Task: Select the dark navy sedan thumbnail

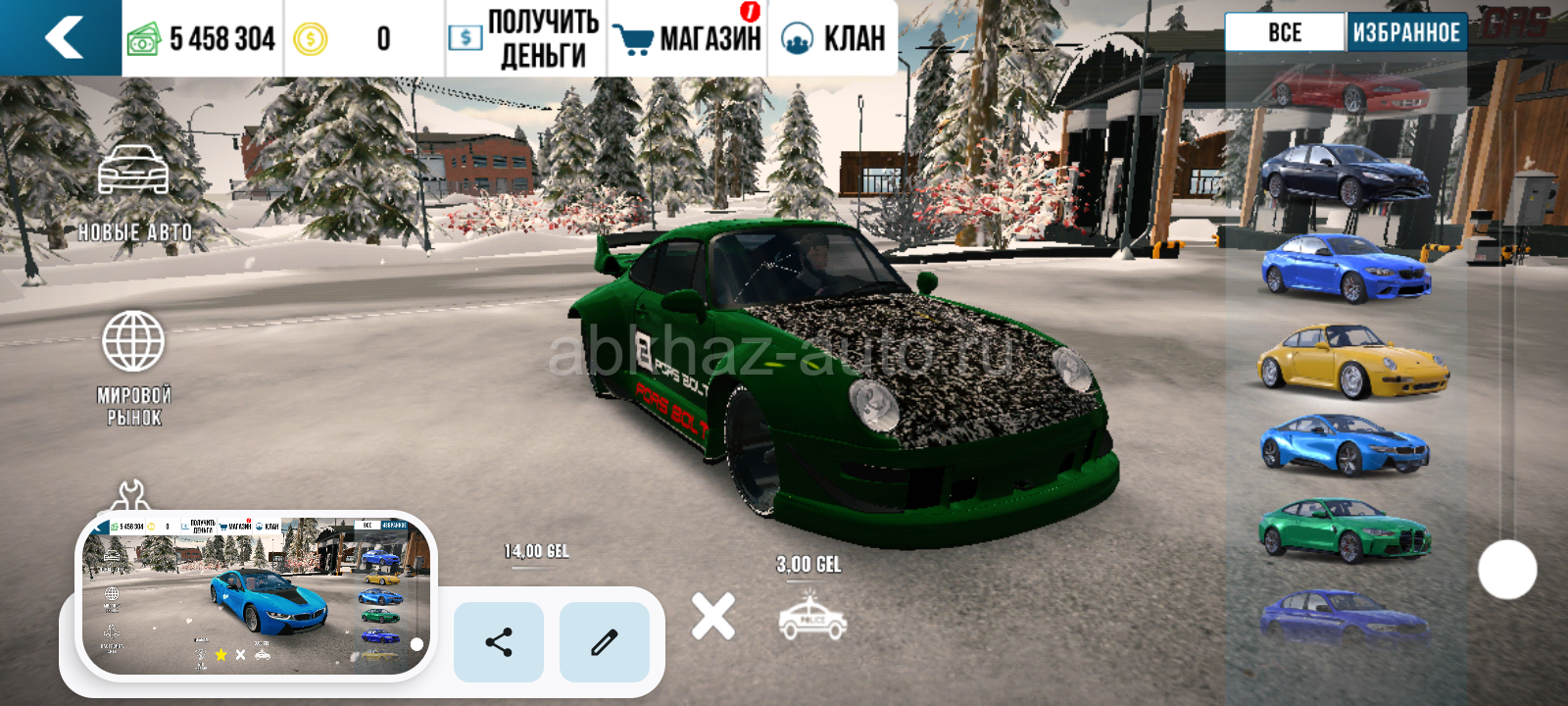Action: click(x=1344, y=175)
